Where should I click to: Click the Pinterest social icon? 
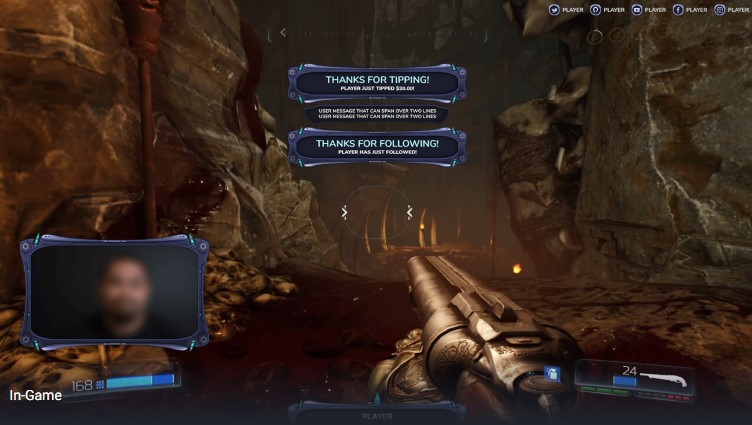[596, 9]
